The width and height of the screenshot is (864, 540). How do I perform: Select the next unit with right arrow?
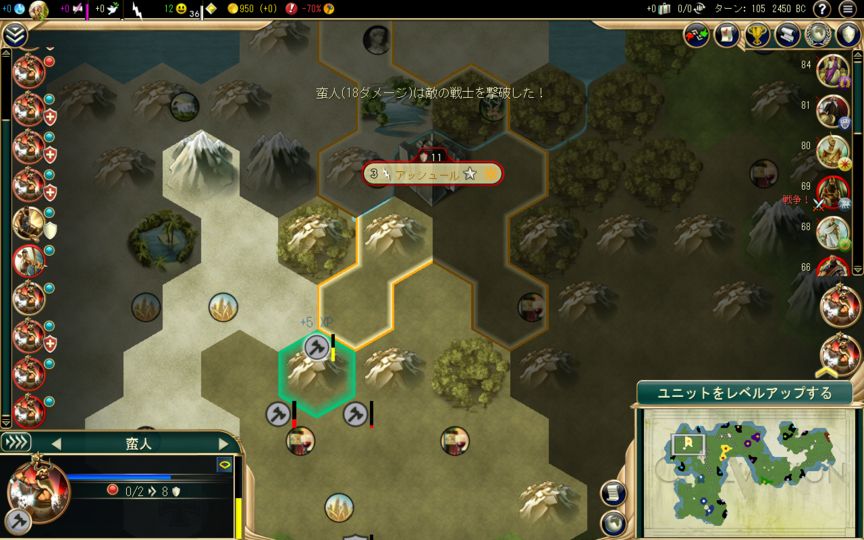click(x=223, y=443)
